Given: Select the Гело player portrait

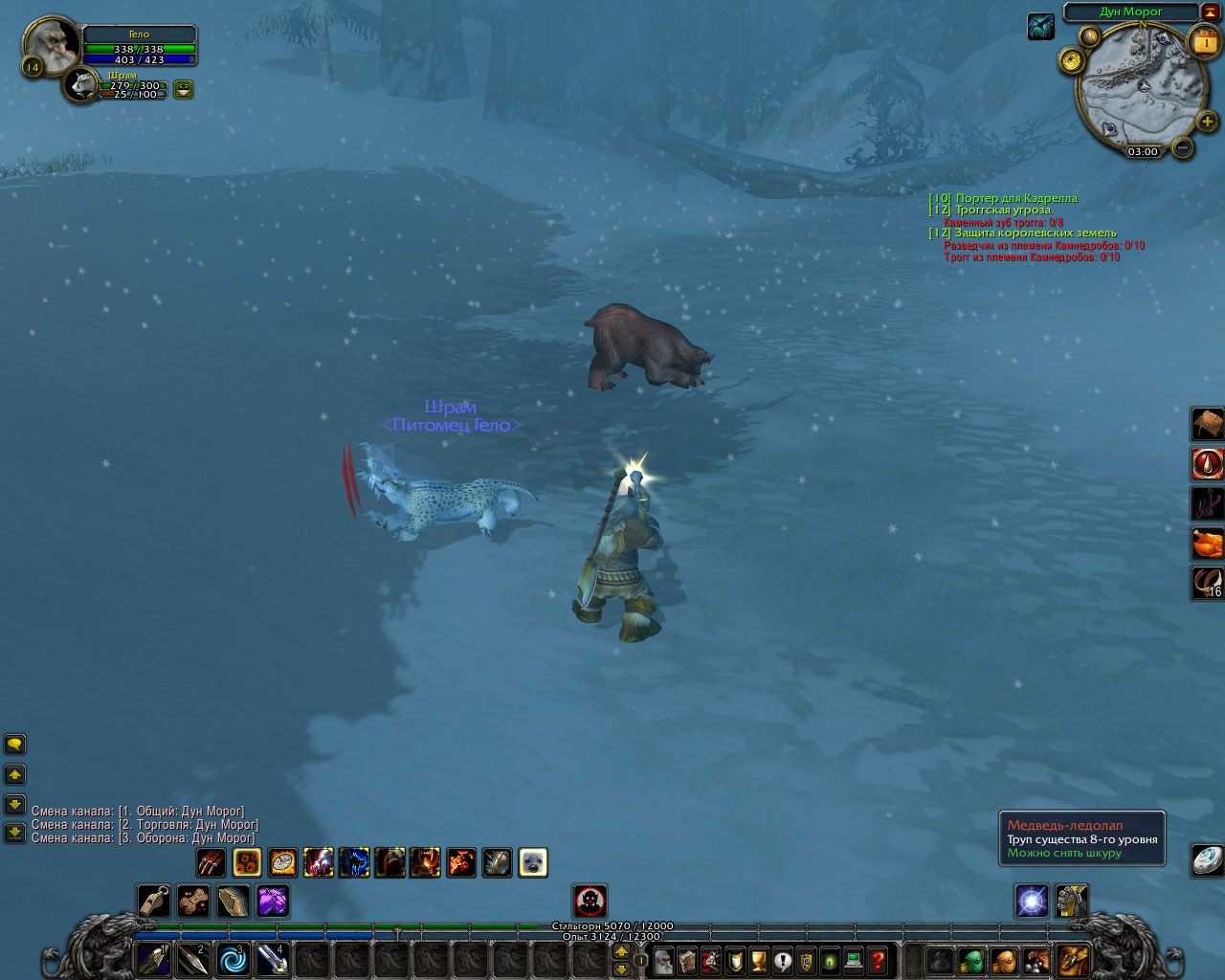Looking at the screenshot, I should click(49, 44).
